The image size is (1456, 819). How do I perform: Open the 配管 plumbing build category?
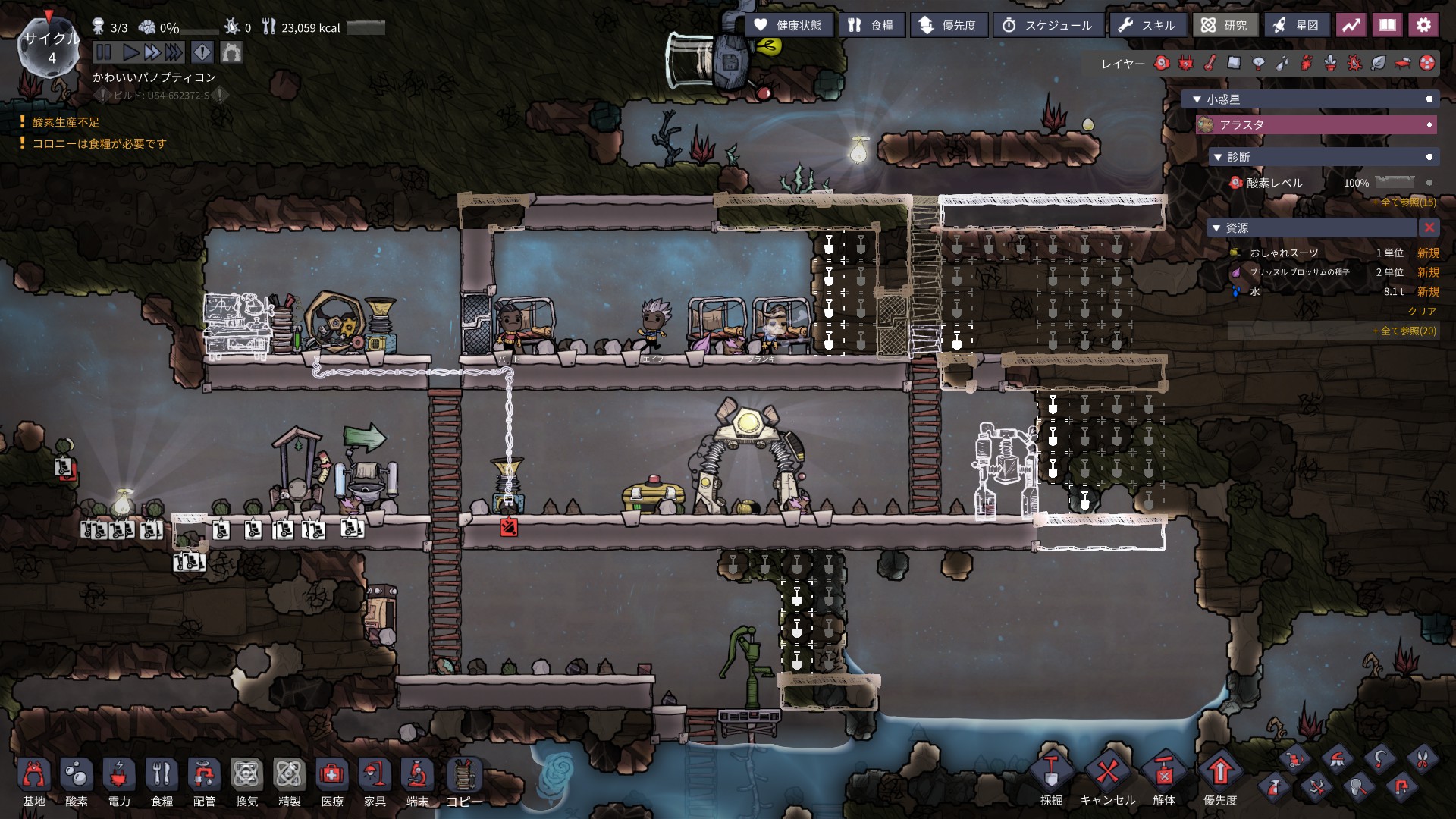204,781
